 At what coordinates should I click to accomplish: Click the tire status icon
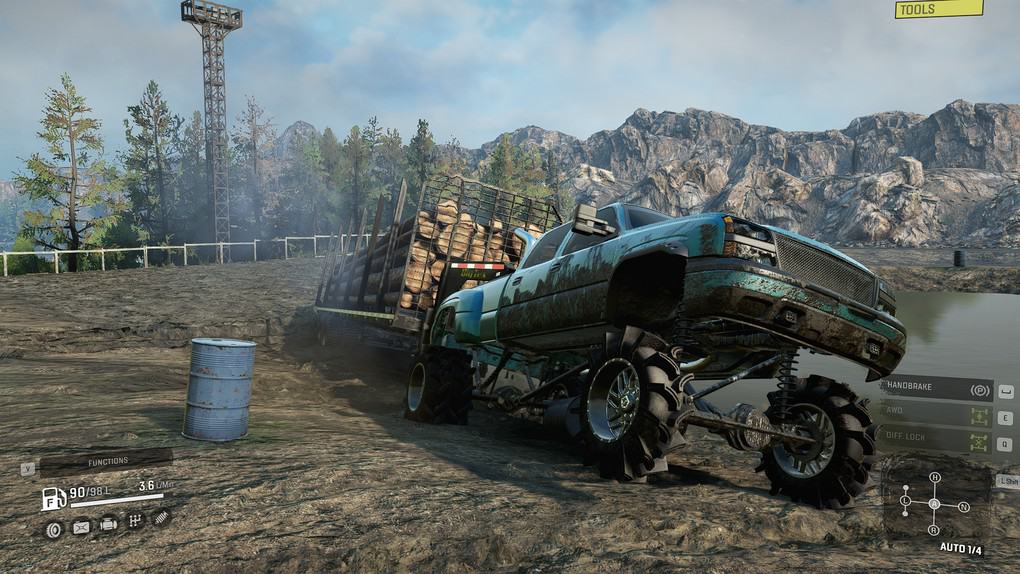[54, 527]
